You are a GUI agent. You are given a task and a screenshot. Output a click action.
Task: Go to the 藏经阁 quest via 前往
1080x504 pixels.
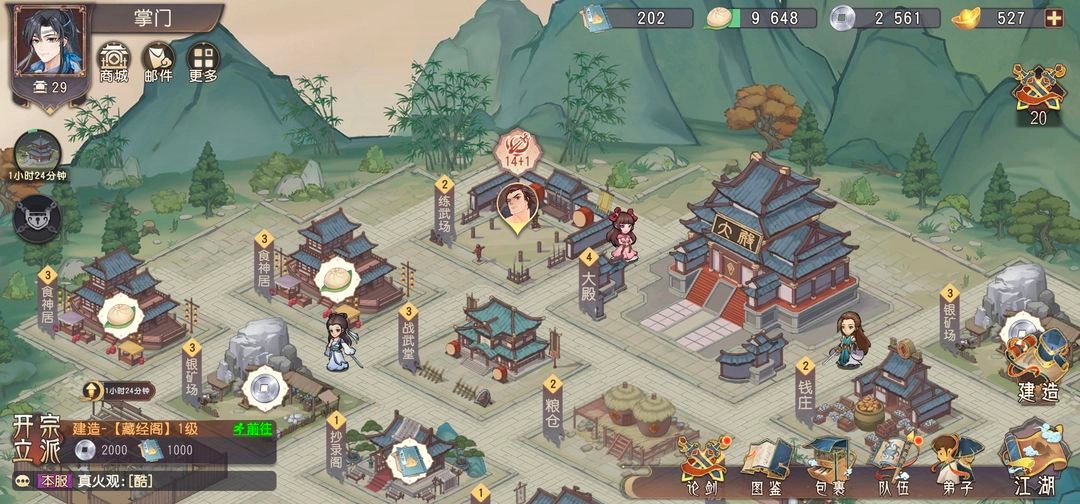click(250, 429)
